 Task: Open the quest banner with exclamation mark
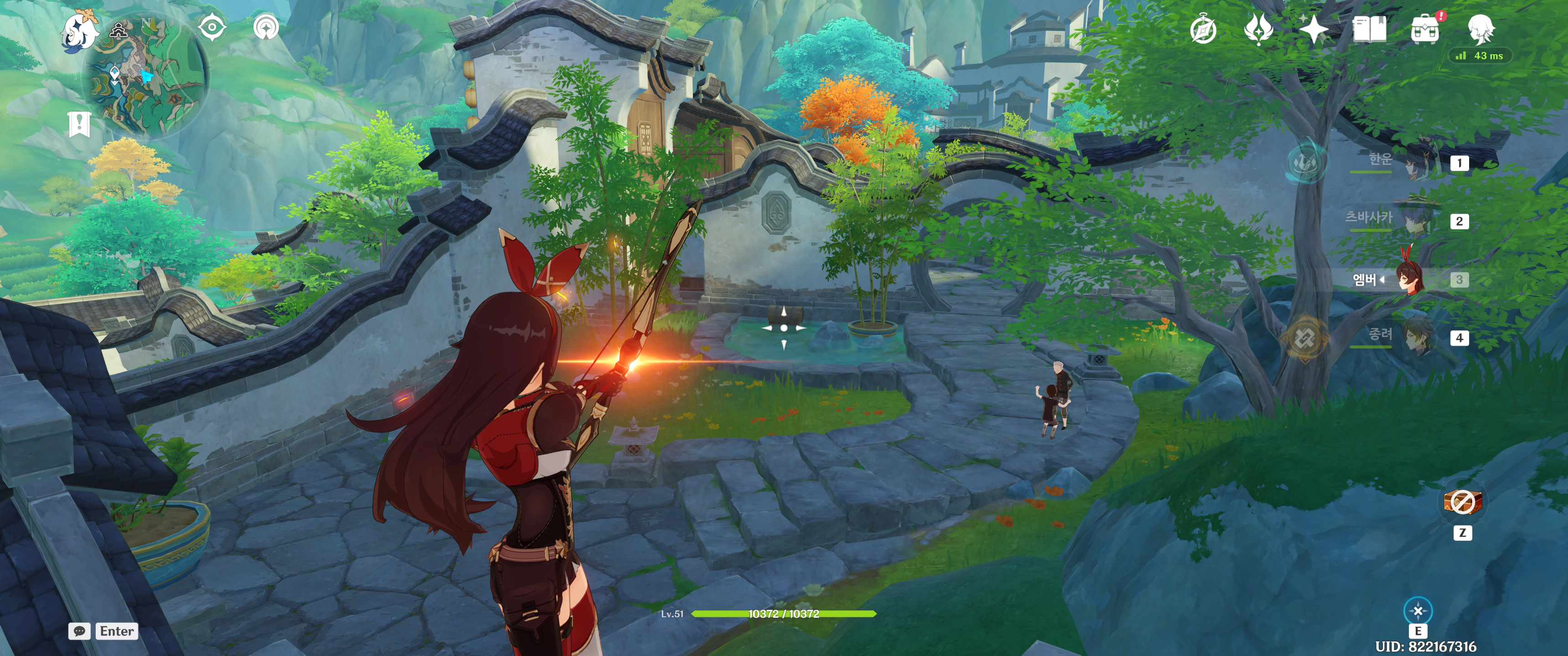click(x=79, y=124)
